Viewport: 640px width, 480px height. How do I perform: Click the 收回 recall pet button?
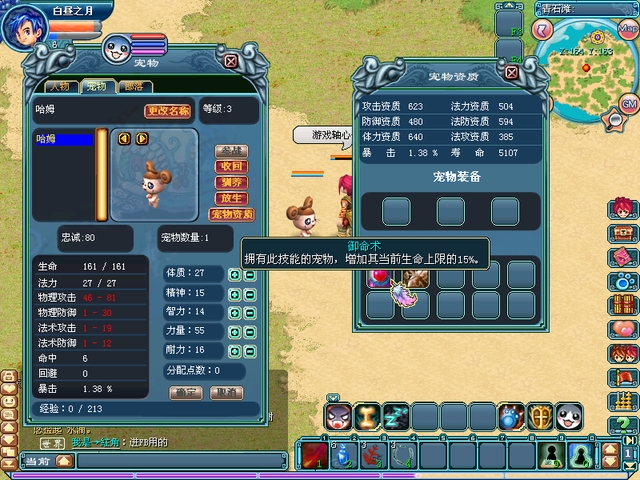[231, 166]
